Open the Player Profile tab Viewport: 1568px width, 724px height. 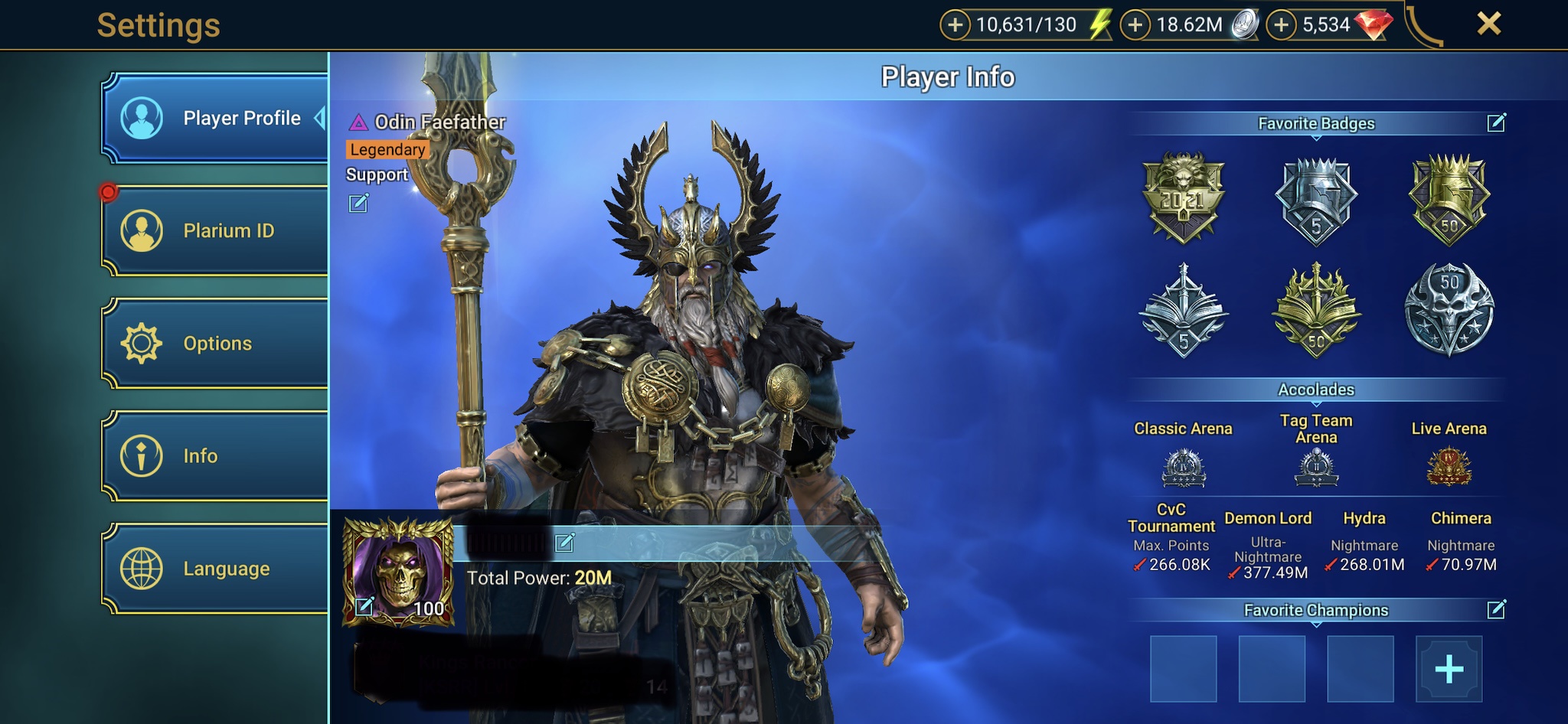coord(215,119)
